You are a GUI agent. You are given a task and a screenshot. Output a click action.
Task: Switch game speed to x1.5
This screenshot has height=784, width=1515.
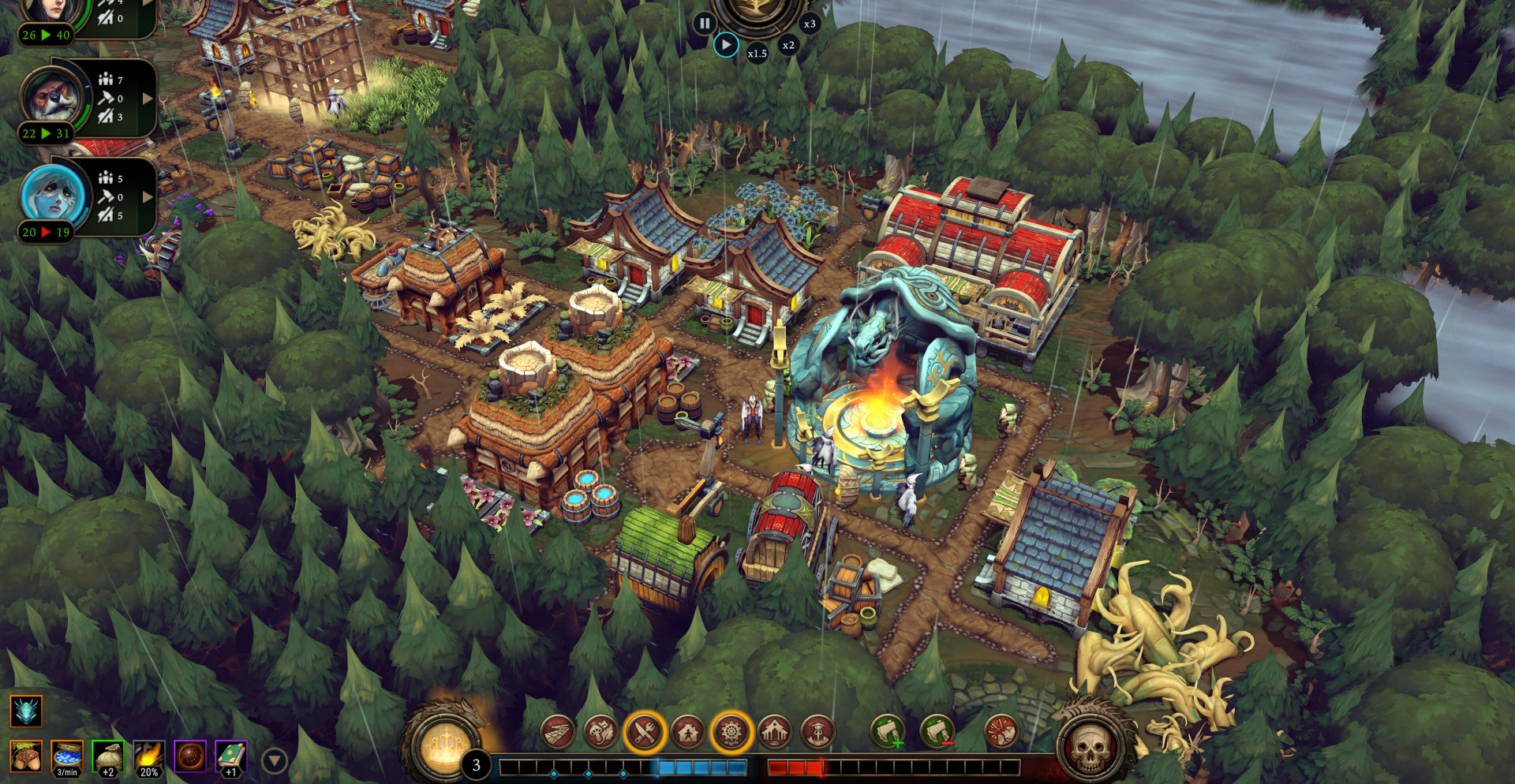757,53
